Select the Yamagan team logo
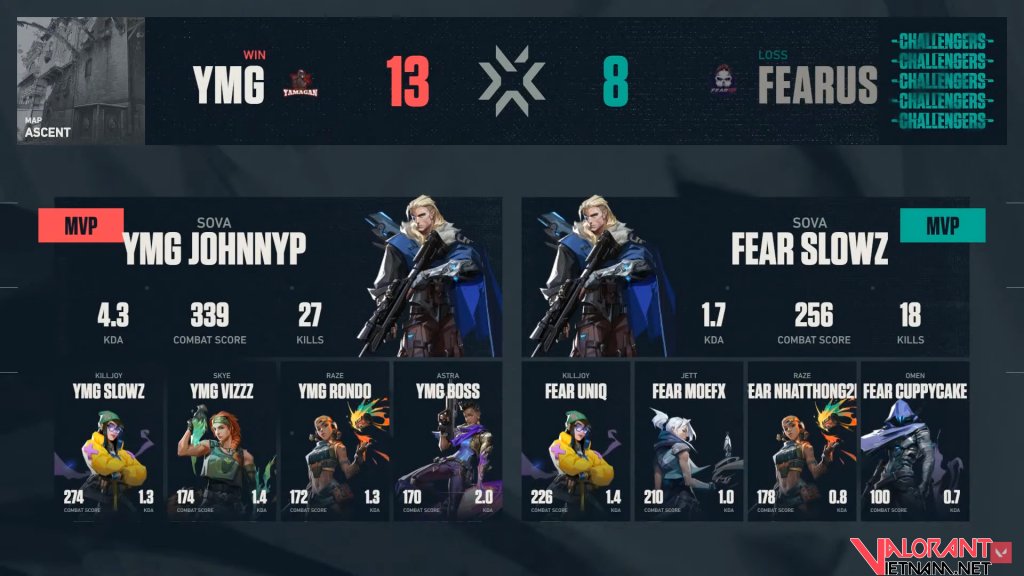The image size is (1024, 576). [x=301, y=85]
